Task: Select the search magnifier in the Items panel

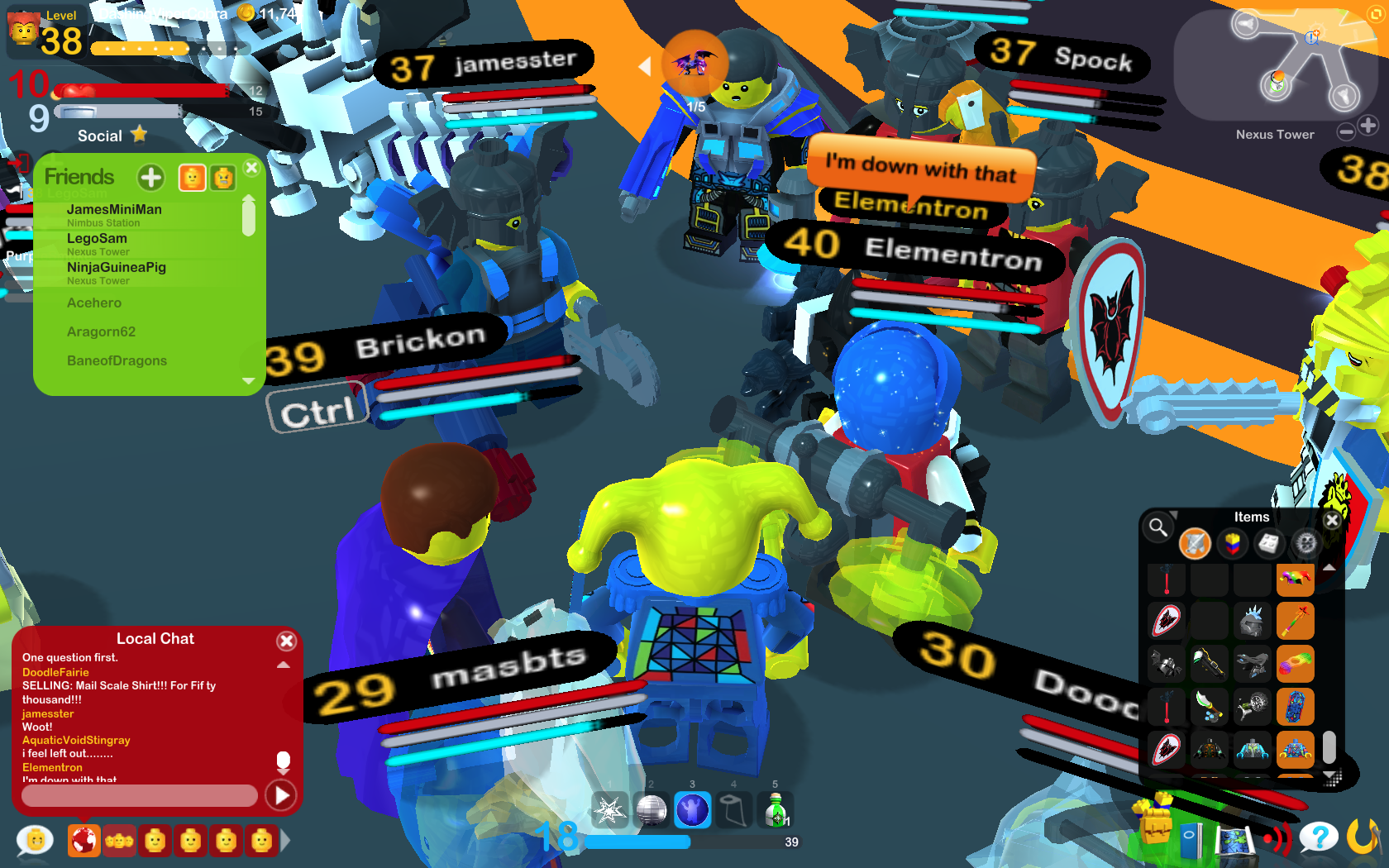Action: point(1157,527)
